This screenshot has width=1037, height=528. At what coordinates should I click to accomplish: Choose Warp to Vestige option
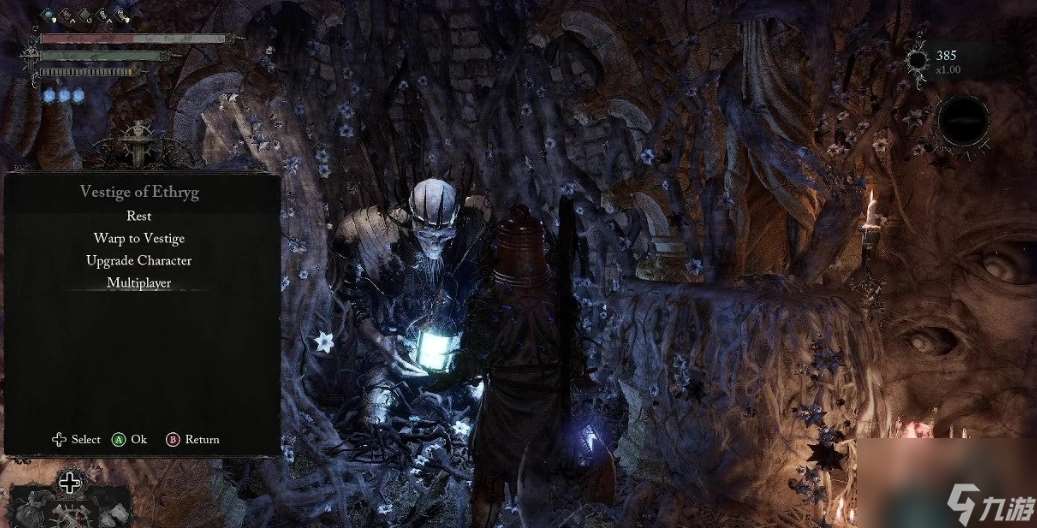click(139, 238)
